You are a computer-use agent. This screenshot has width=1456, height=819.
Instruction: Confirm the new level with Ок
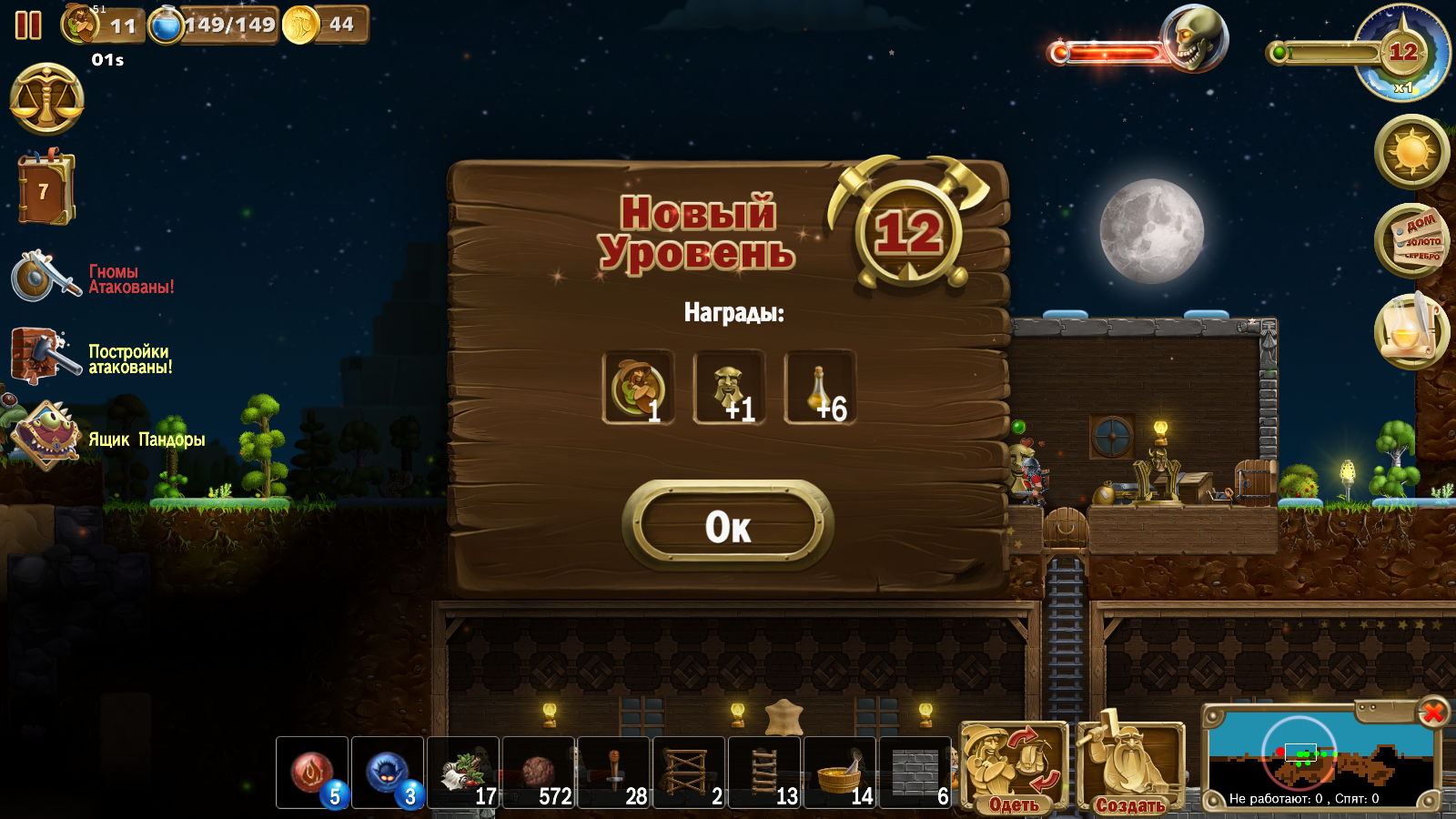pyautogui.click(x=728, y=526)
